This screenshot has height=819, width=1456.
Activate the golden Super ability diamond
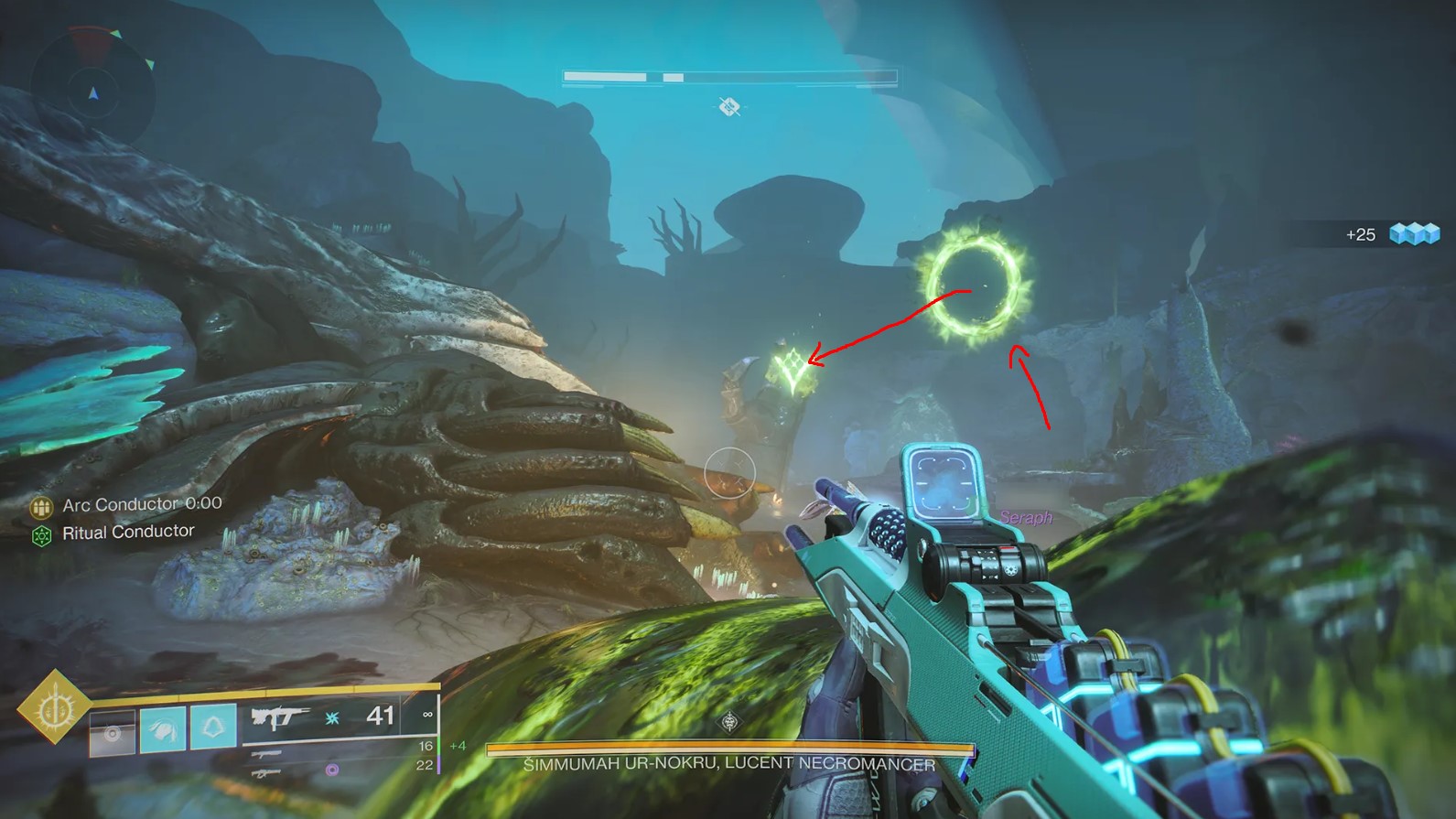(x=54, y=706)
